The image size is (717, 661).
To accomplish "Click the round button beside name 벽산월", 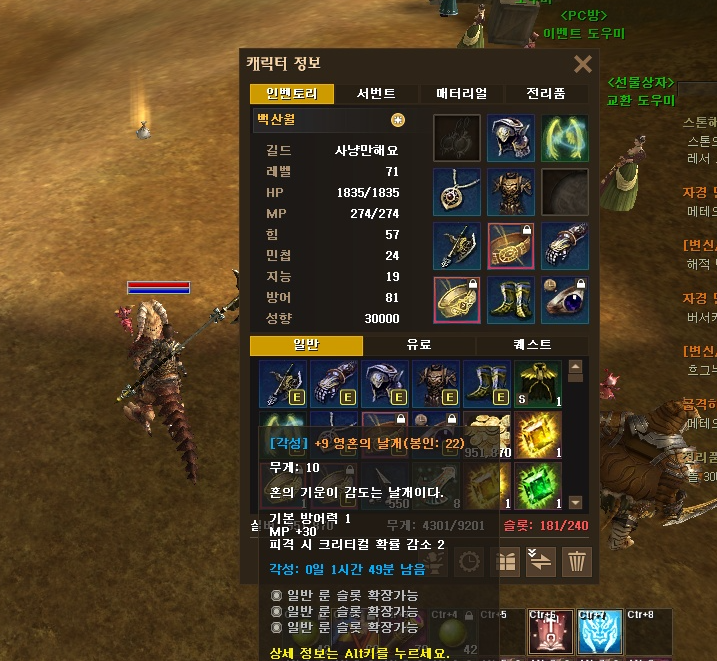I will (x=398, y=120).
